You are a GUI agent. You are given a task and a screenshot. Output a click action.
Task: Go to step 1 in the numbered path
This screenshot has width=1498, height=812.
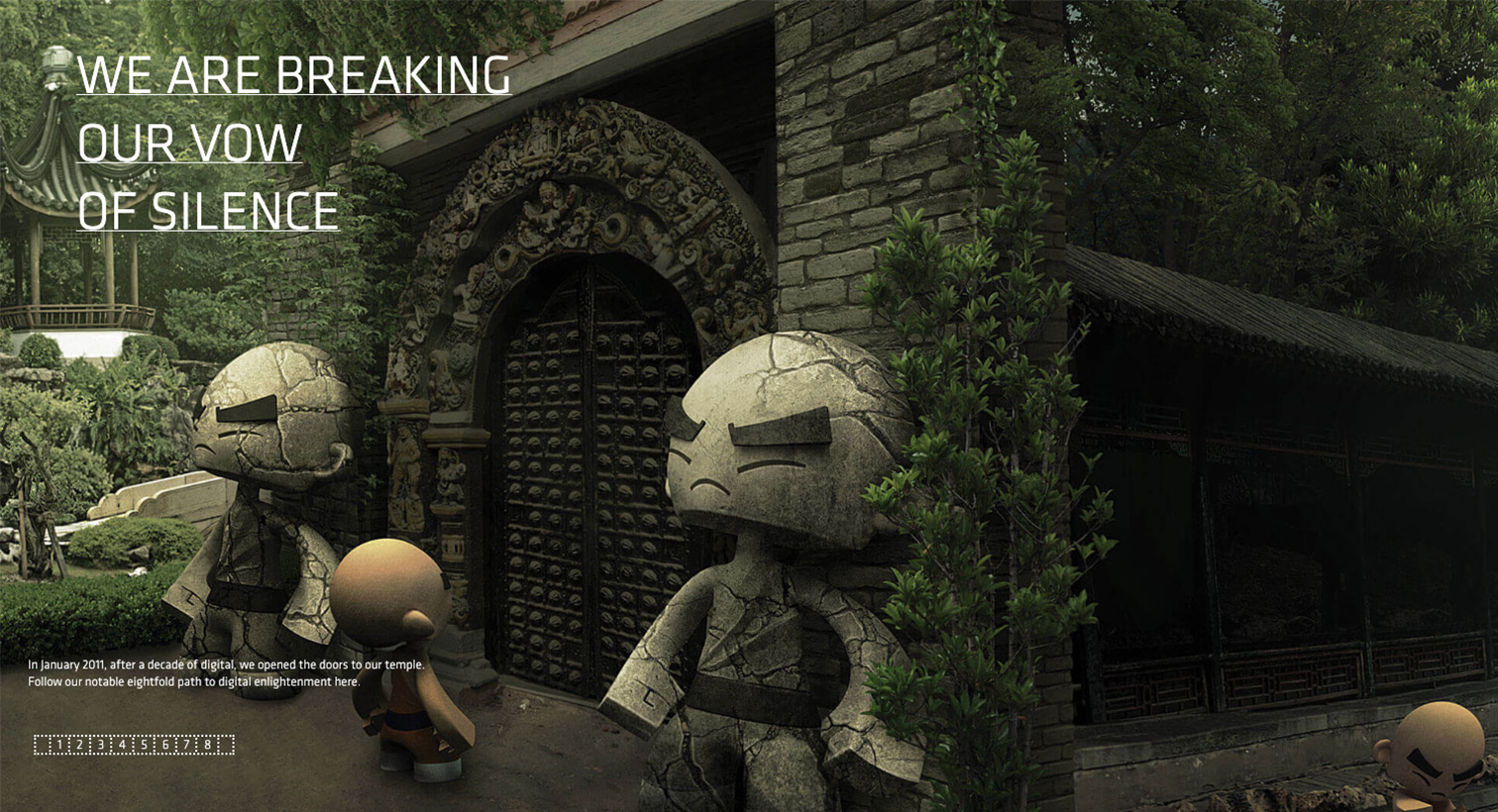click(x=58, y=745)
